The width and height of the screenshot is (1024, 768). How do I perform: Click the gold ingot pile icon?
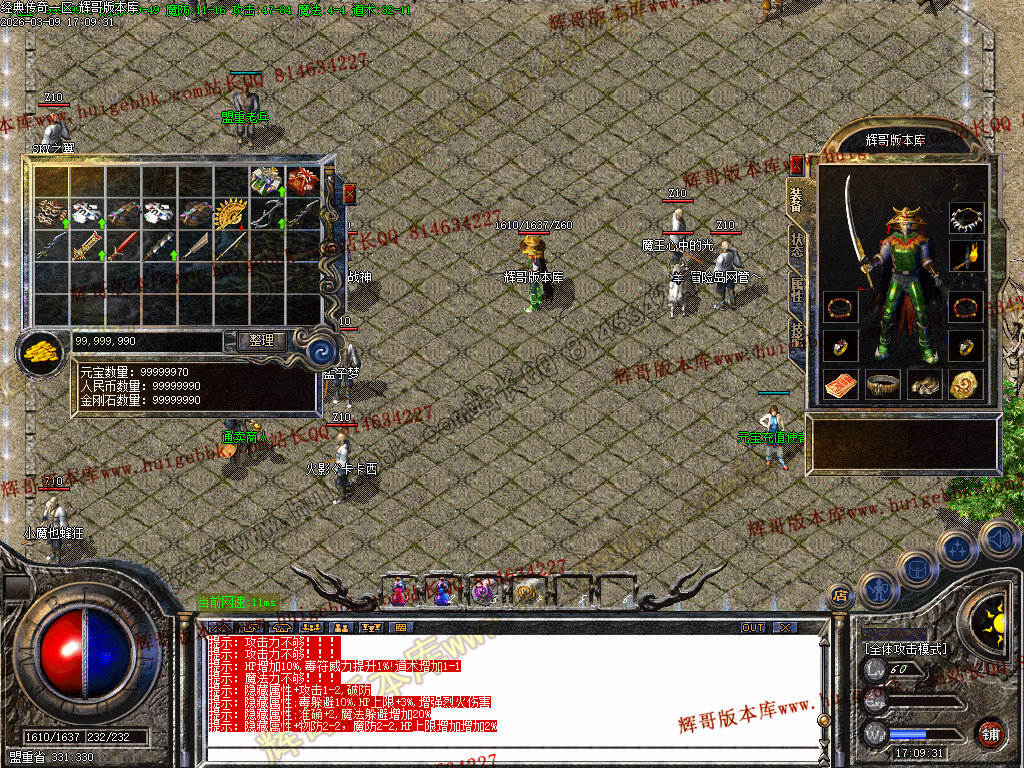[41, 352]
